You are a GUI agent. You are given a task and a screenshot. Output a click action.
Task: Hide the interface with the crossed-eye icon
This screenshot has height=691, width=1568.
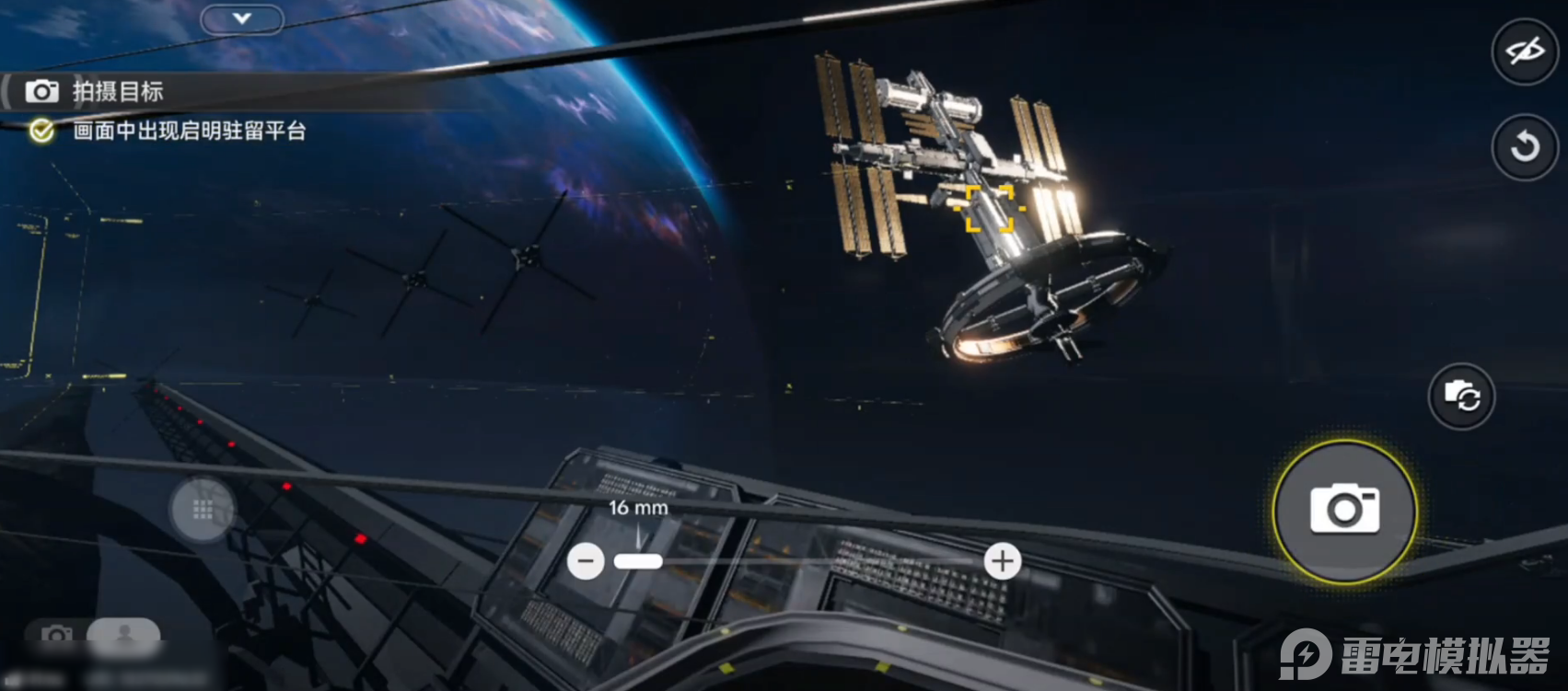(x=1524, y=52)
